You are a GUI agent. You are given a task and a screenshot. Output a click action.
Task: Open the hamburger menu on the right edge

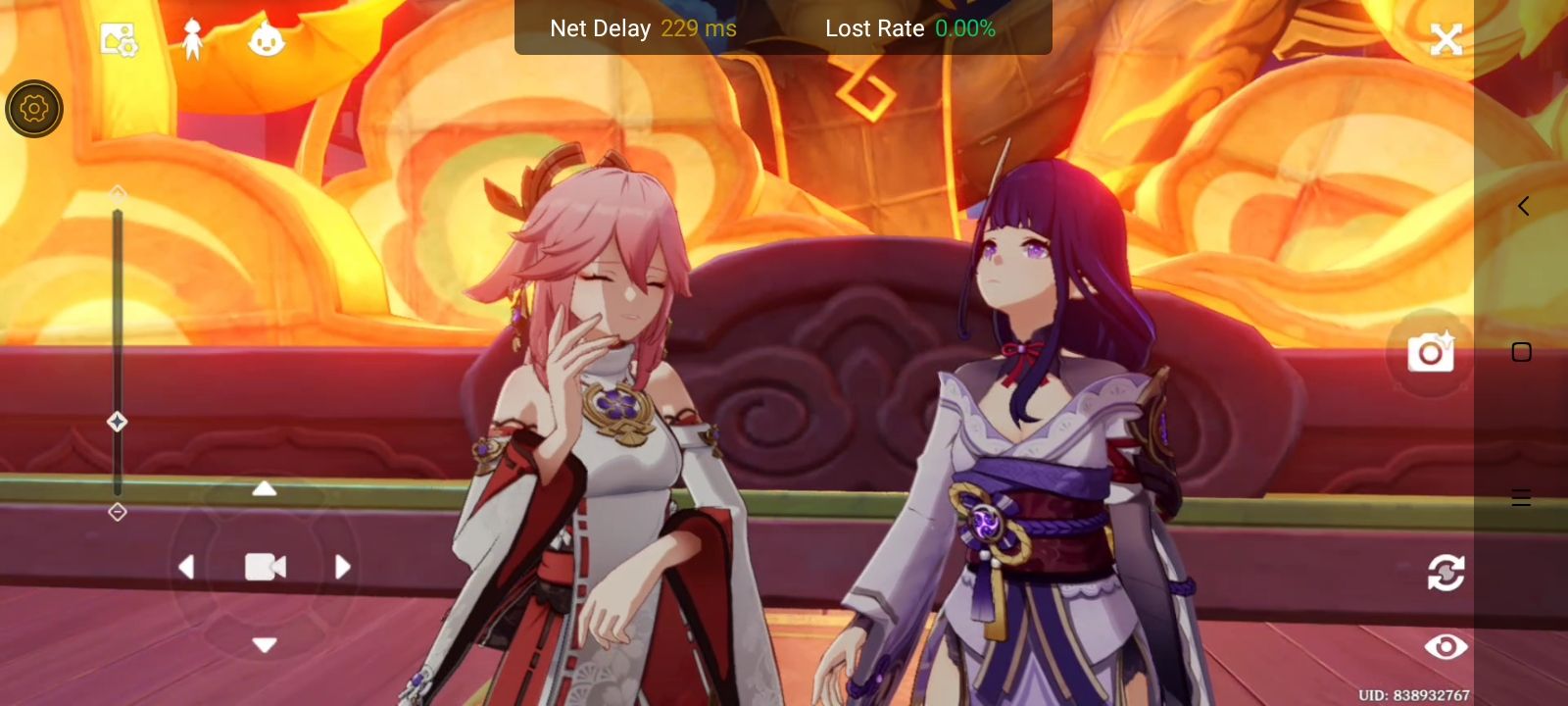pos(1521,497)
